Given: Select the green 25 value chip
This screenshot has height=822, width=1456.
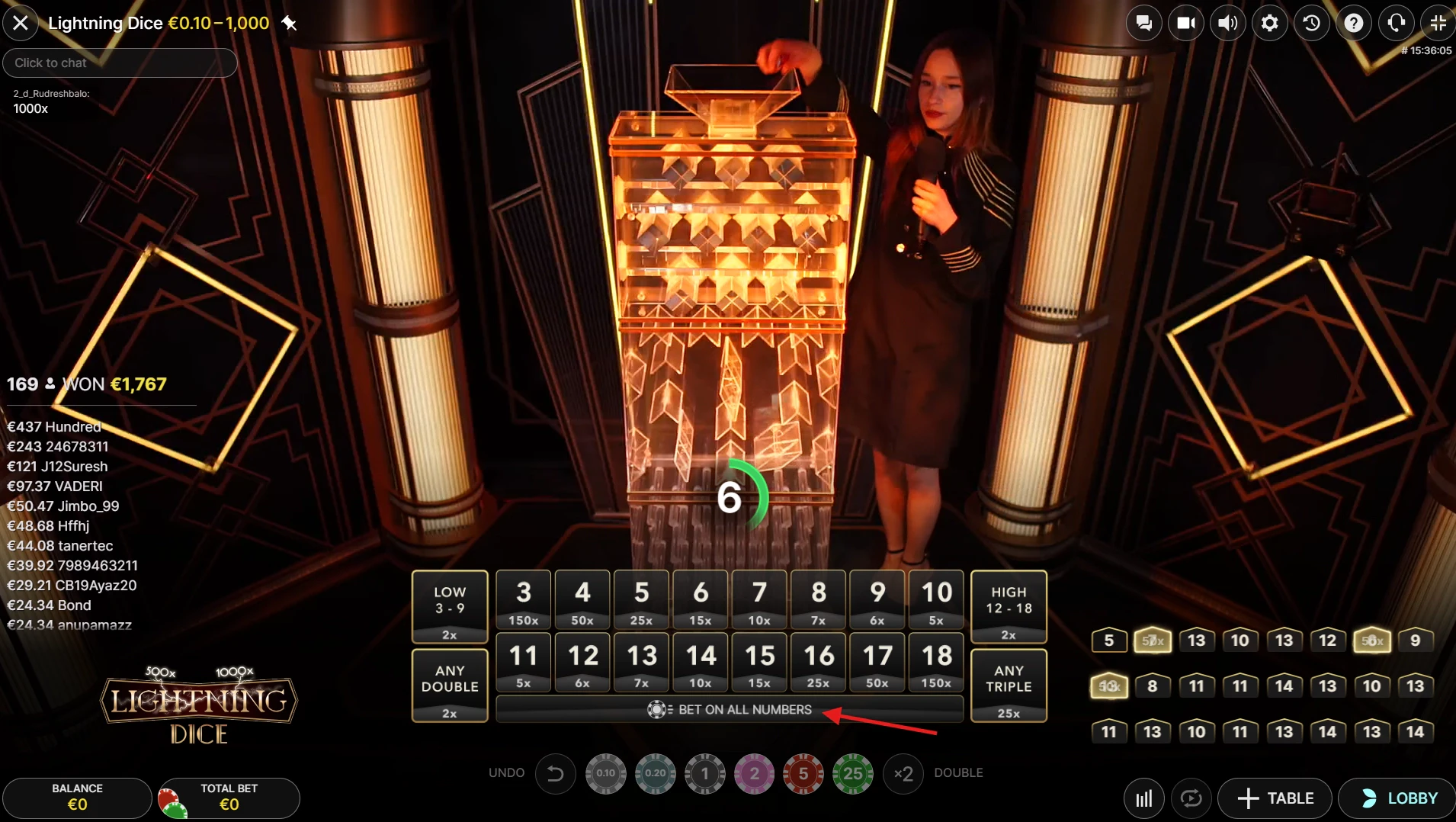Looking at the screenshot, I should click(x=851, y=773).
